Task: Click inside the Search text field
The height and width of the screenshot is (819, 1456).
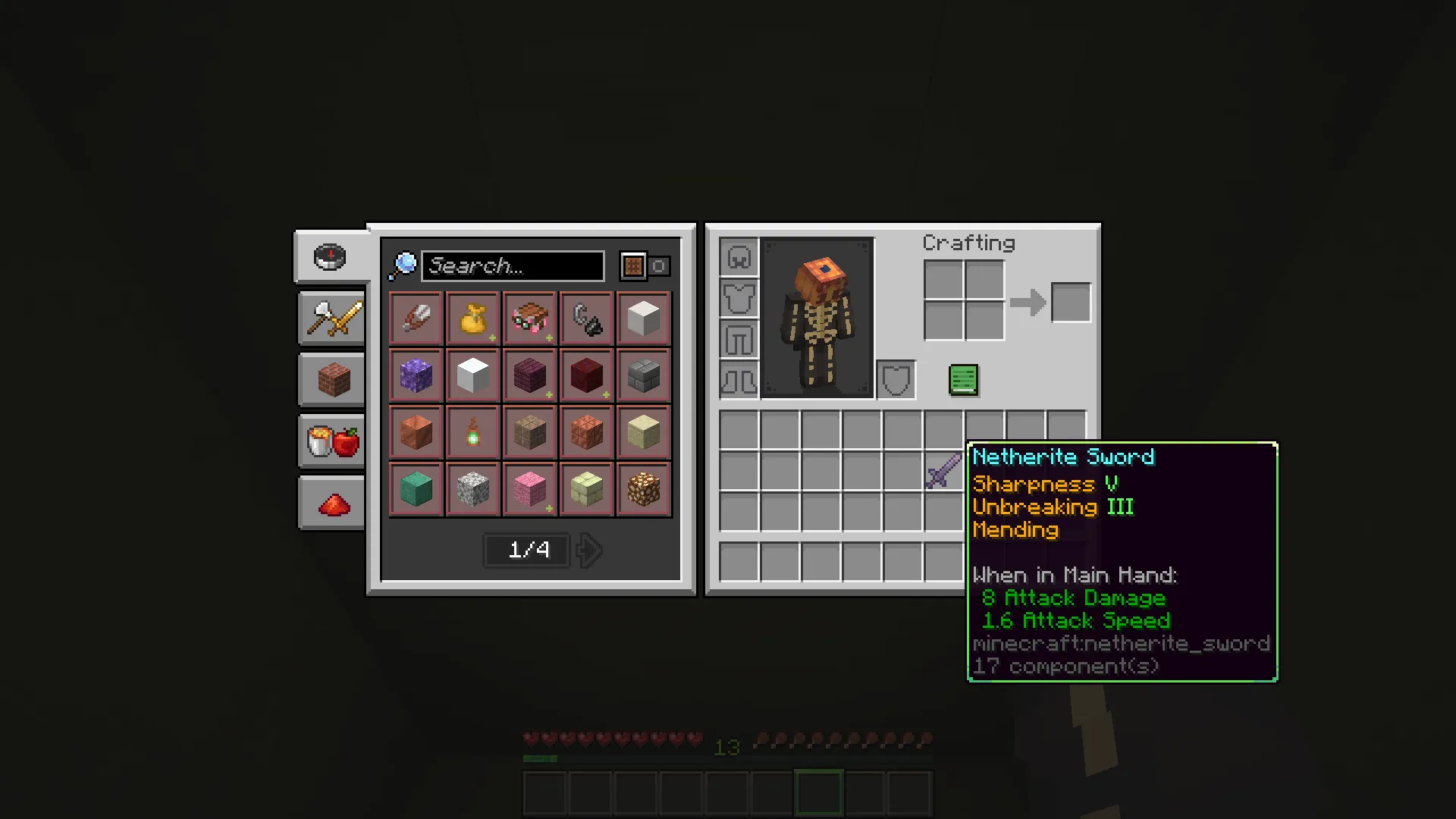Action: tap(513, 265)
